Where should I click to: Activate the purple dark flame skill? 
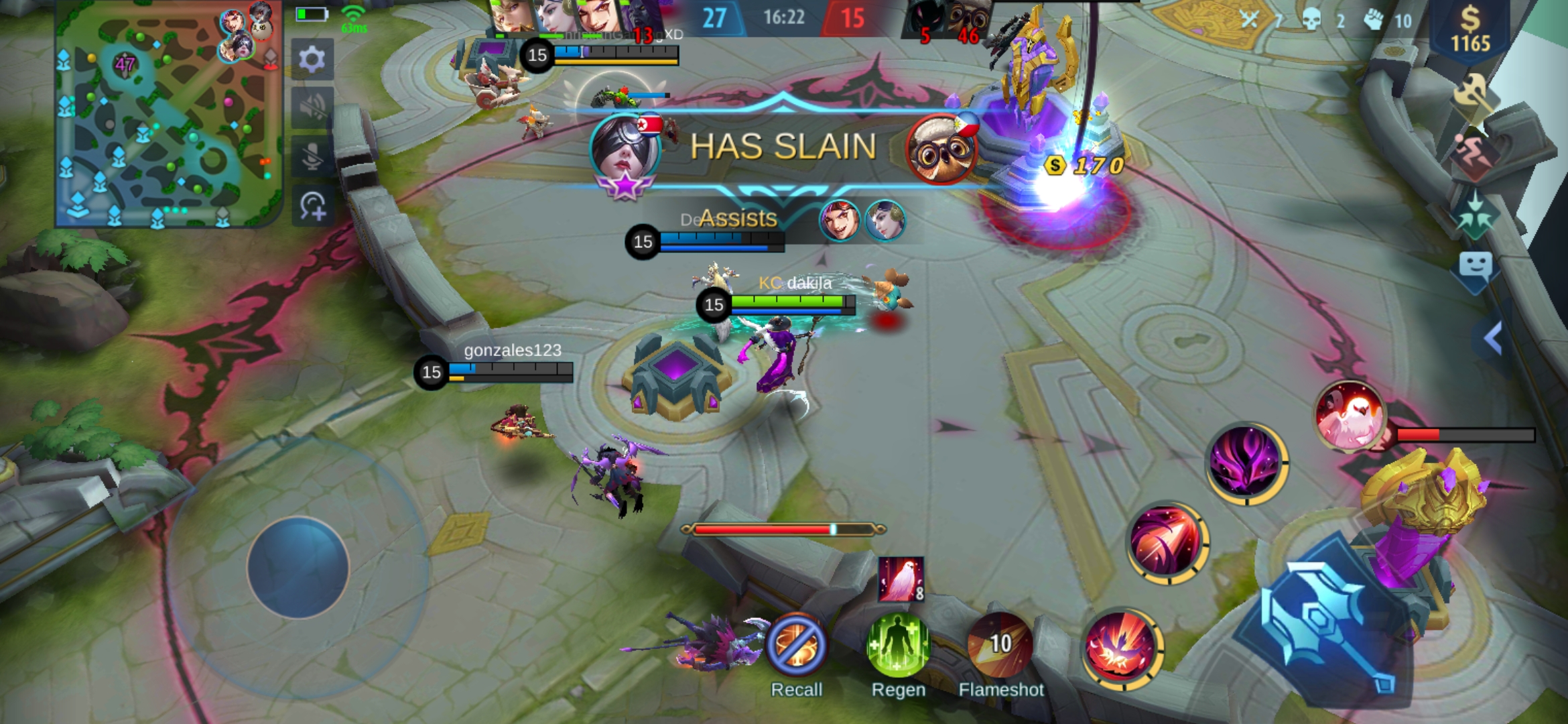tap(1246, 463)
